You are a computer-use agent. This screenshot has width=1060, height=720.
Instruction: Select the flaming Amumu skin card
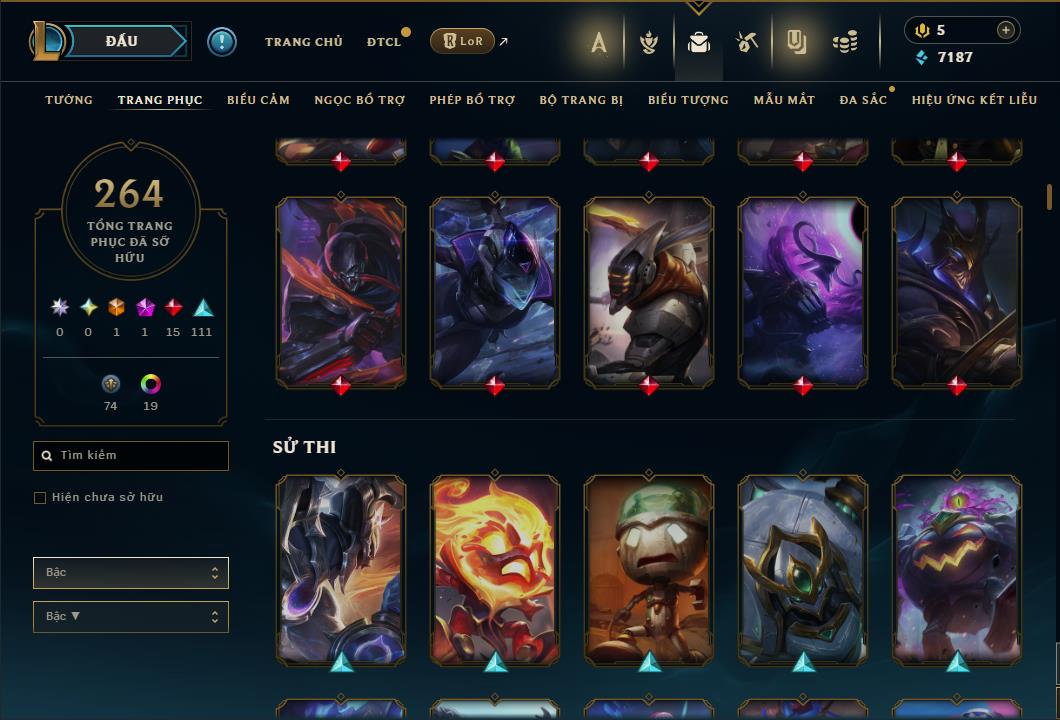pyautogui.click(x=495, y=568)
